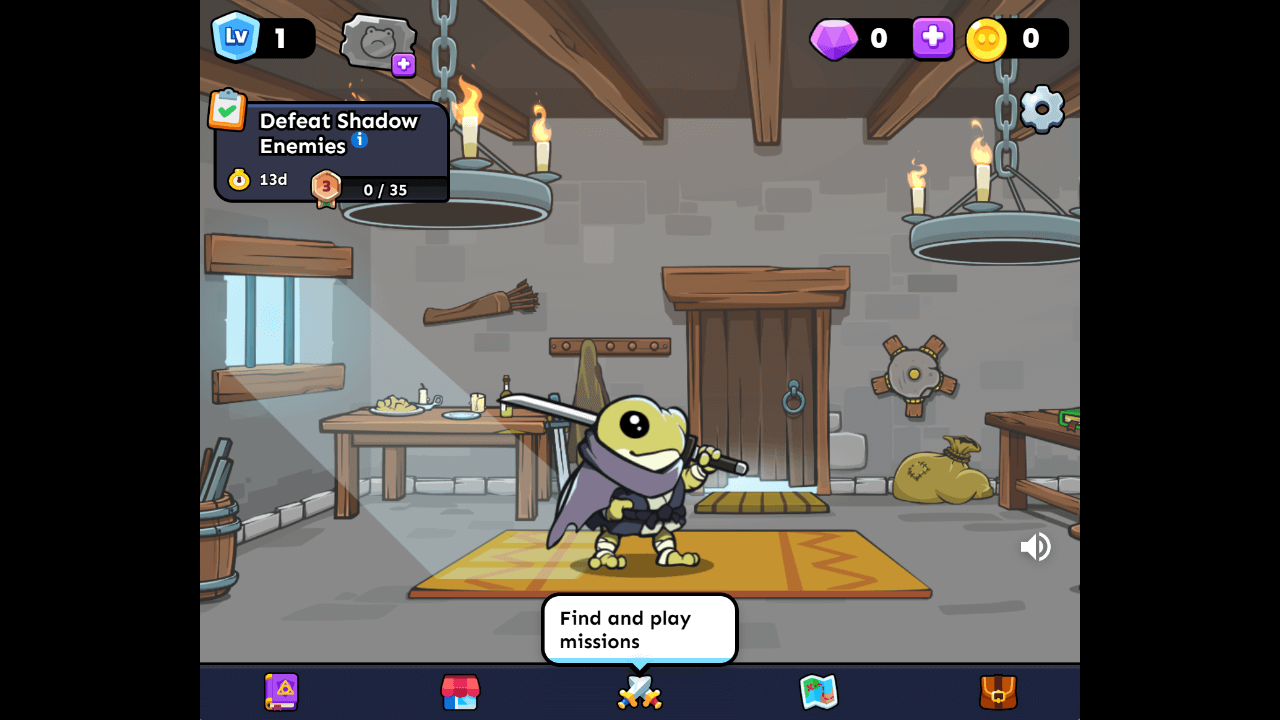Screen dimensions: 1280x720
Task: Buy more gems with purple plus button
Action: pyautogui.click(x=932, y=38)
